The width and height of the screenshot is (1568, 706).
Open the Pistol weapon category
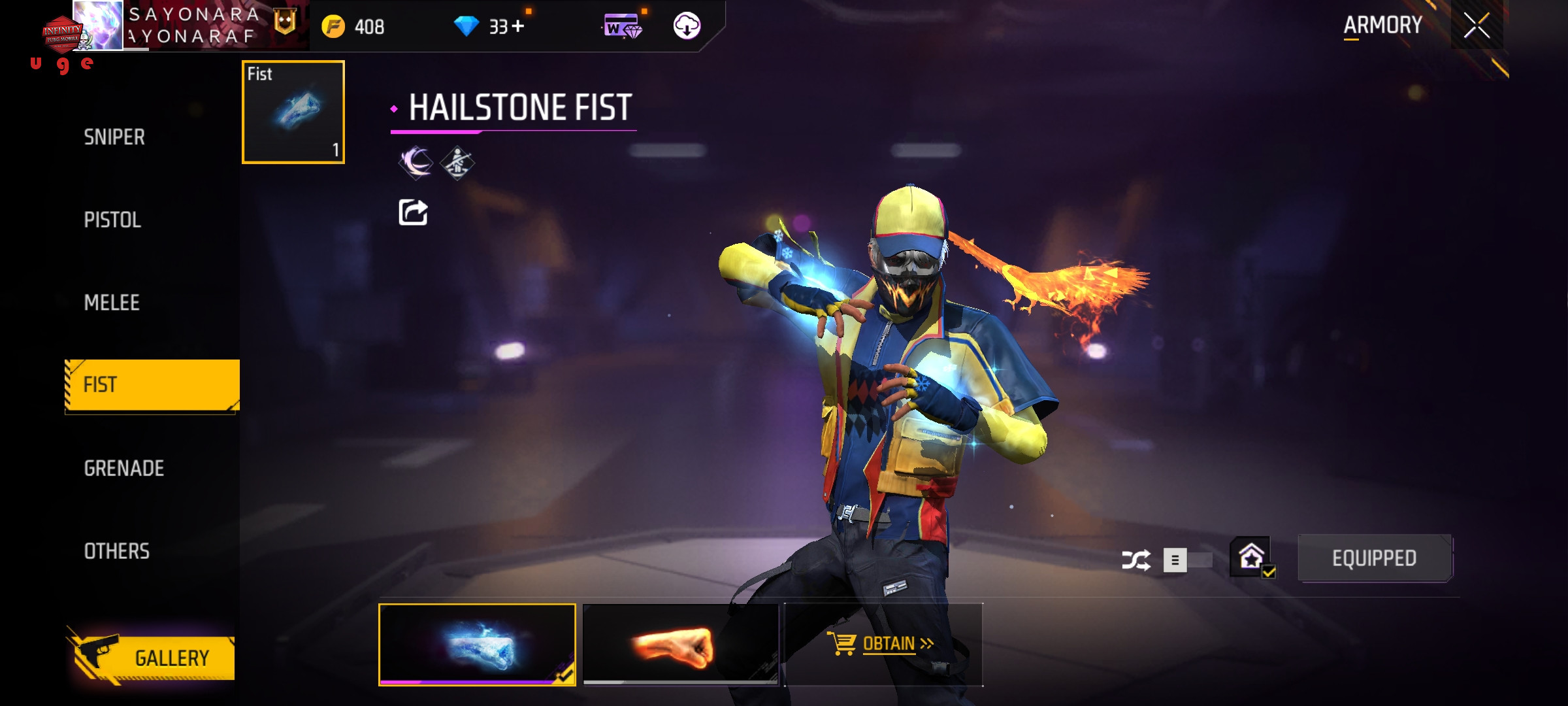(112, 220)
